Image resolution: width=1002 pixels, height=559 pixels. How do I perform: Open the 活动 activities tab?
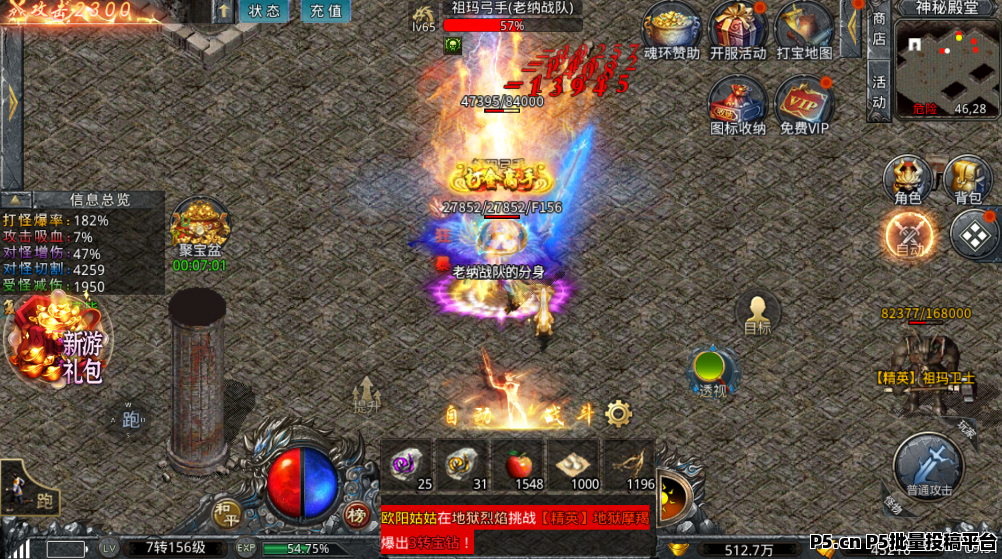point(879,91)
